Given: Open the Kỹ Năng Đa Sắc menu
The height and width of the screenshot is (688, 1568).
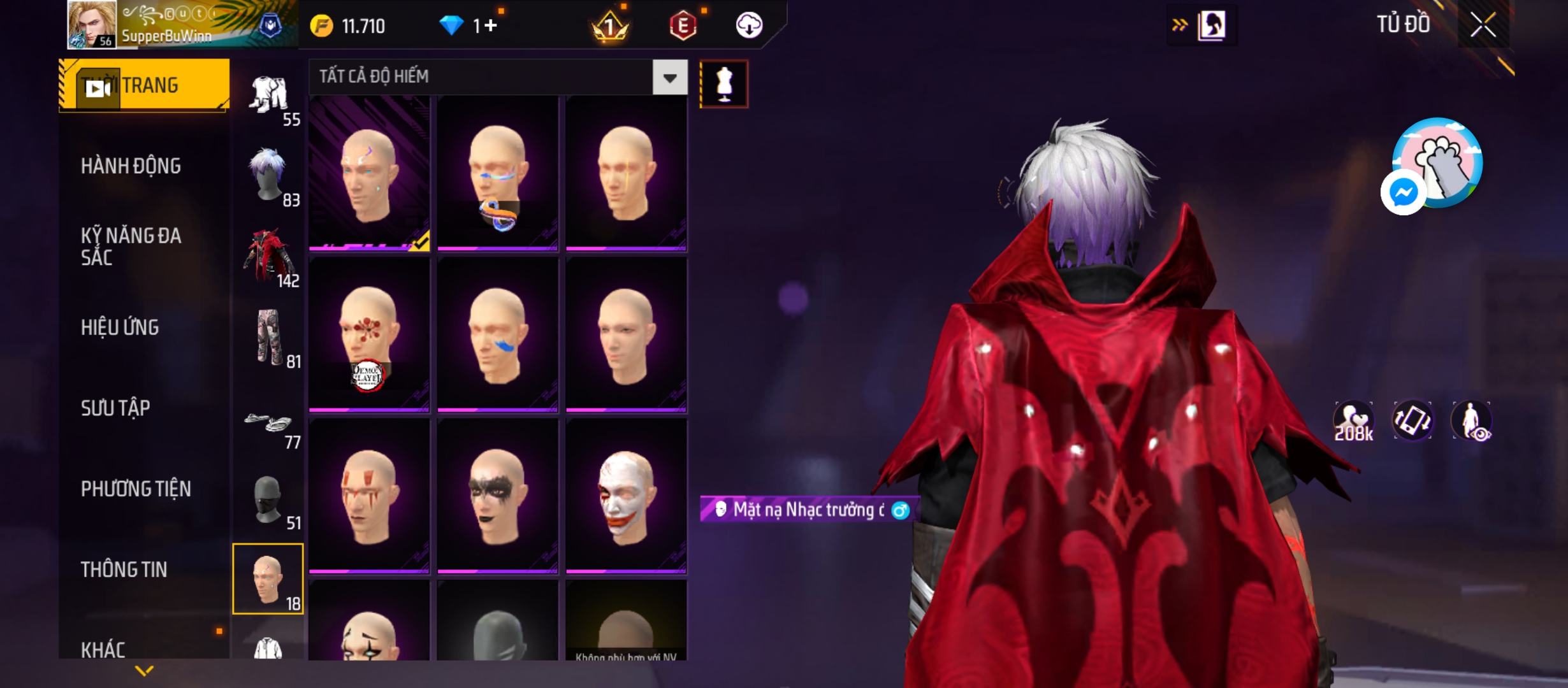Looking at the screenshot, I should (131, 247).
